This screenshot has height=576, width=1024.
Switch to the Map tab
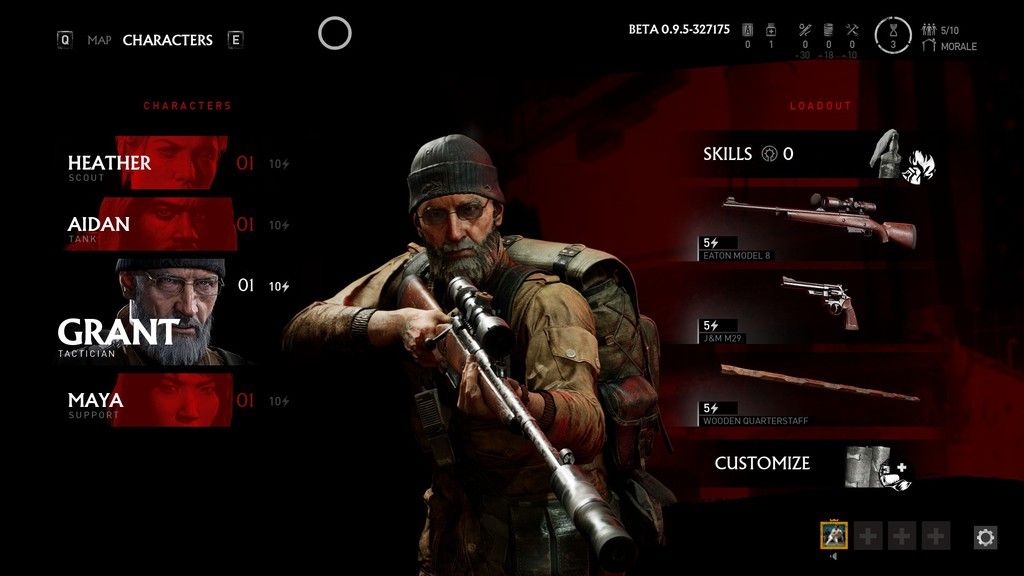(x=99, y=40)
